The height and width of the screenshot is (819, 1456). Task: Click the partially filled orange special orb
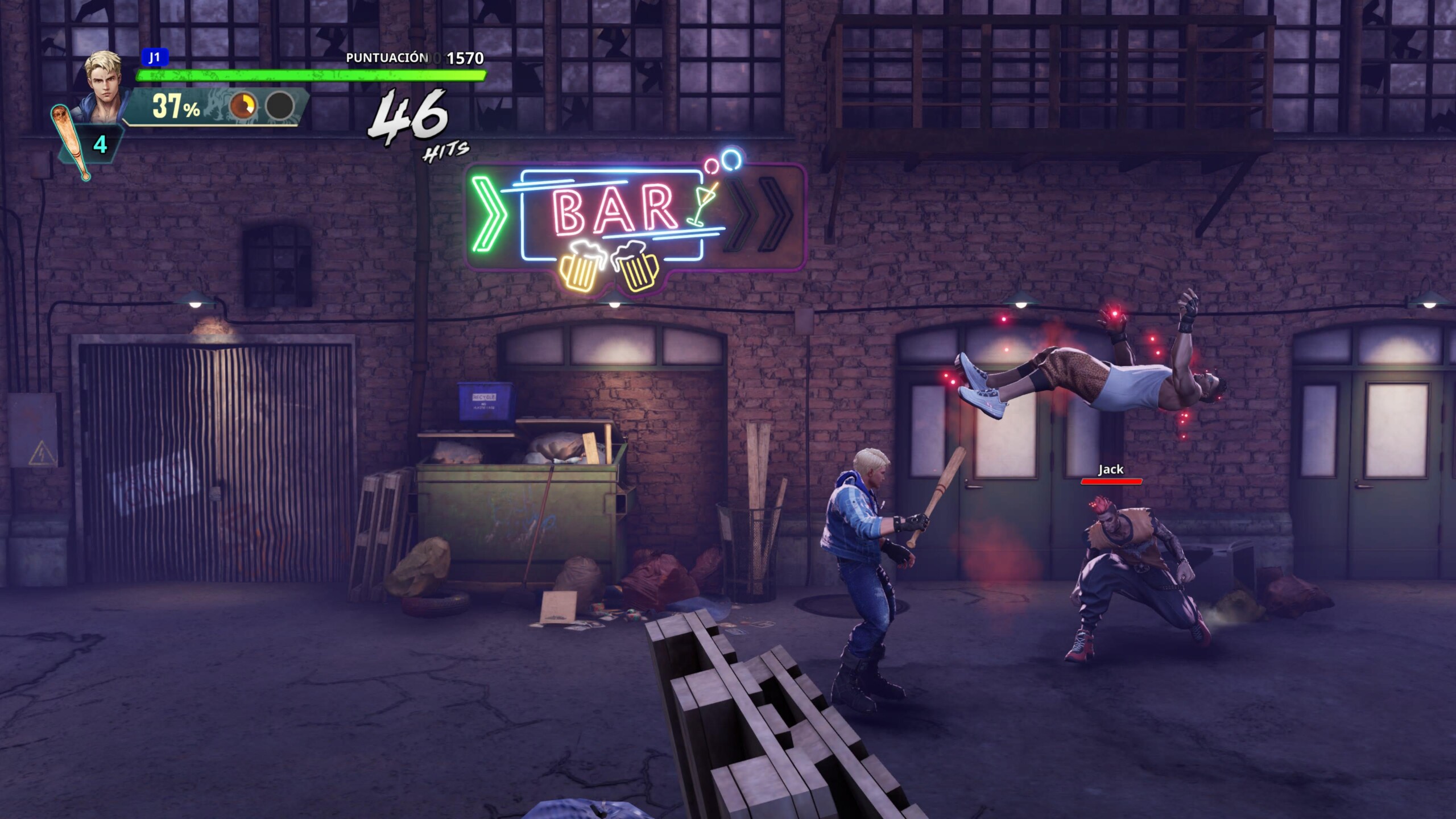243,106
